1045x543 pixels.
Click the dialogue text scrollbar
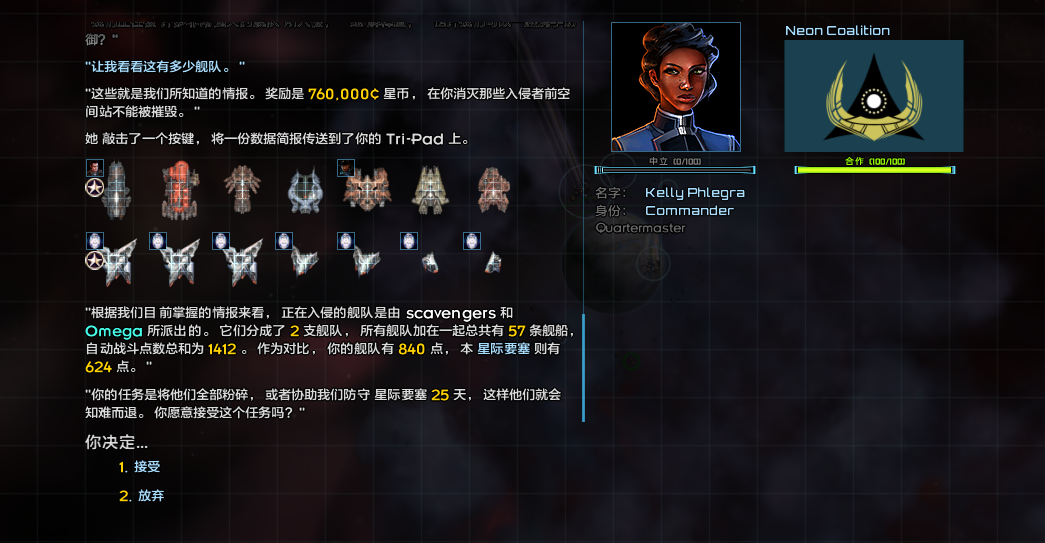(x=583, y=367)
